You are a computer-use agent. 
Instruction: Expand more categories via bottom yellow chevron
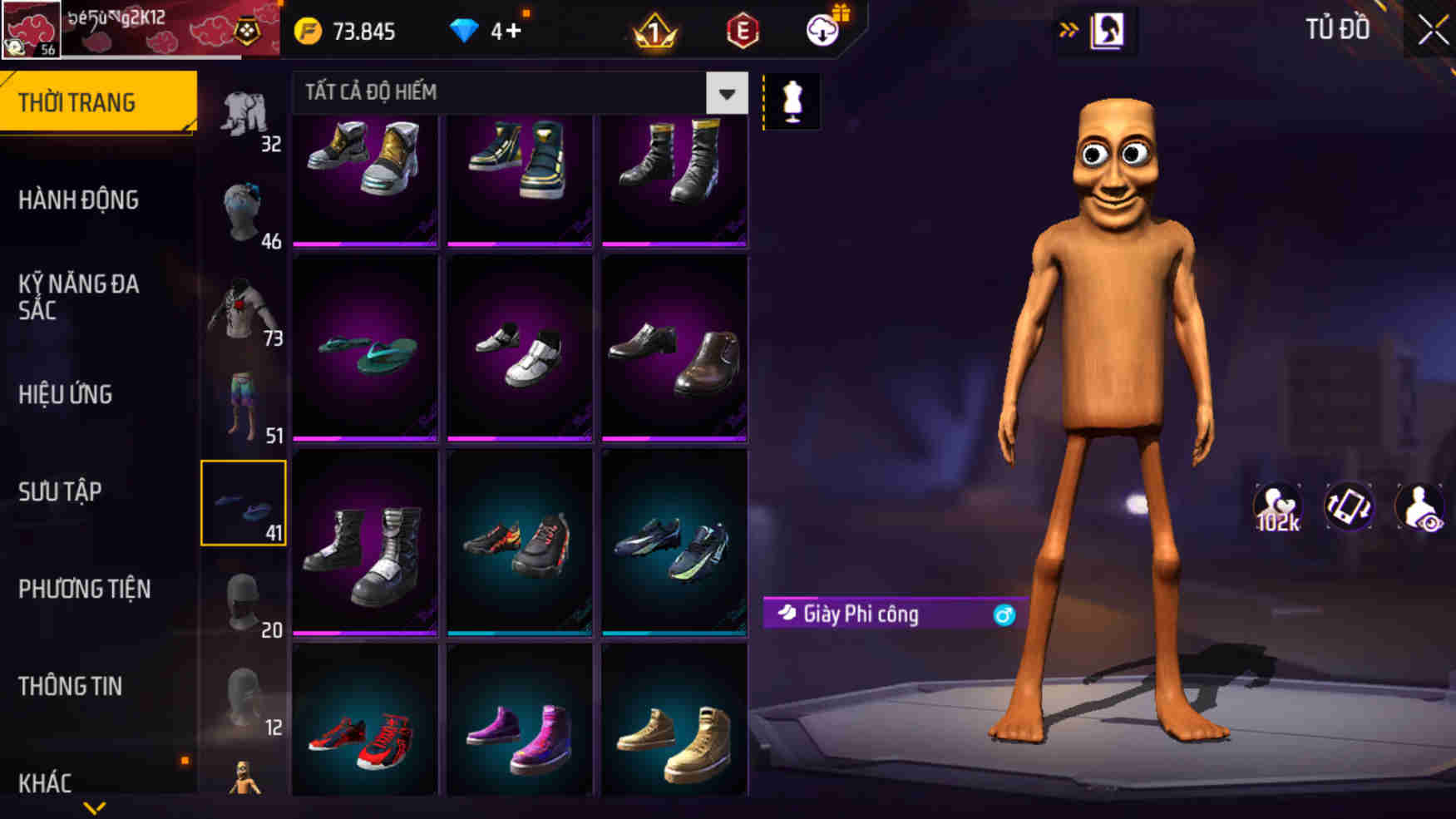94,808
